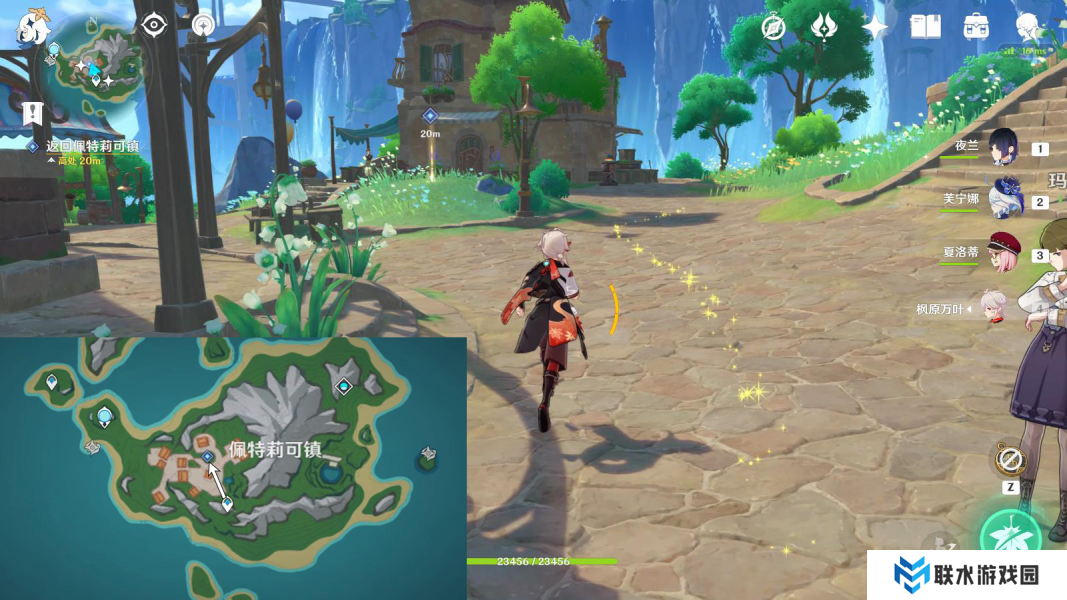1067x600 pixels.
Task: Open the compass adventure icon
Action: pos(773,27)
